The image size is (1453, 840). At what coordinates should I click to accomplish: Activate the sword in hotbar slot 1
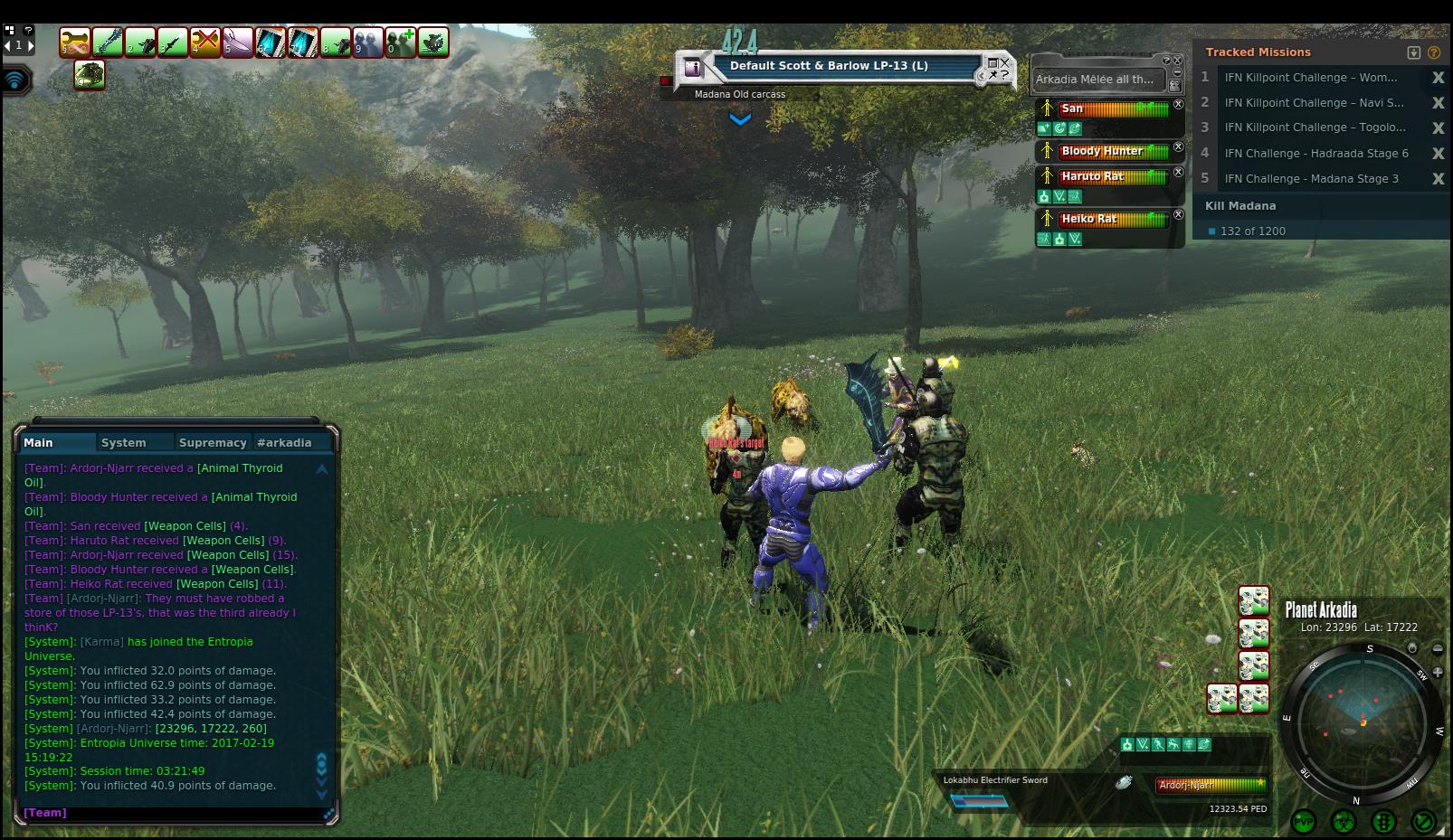108,42
